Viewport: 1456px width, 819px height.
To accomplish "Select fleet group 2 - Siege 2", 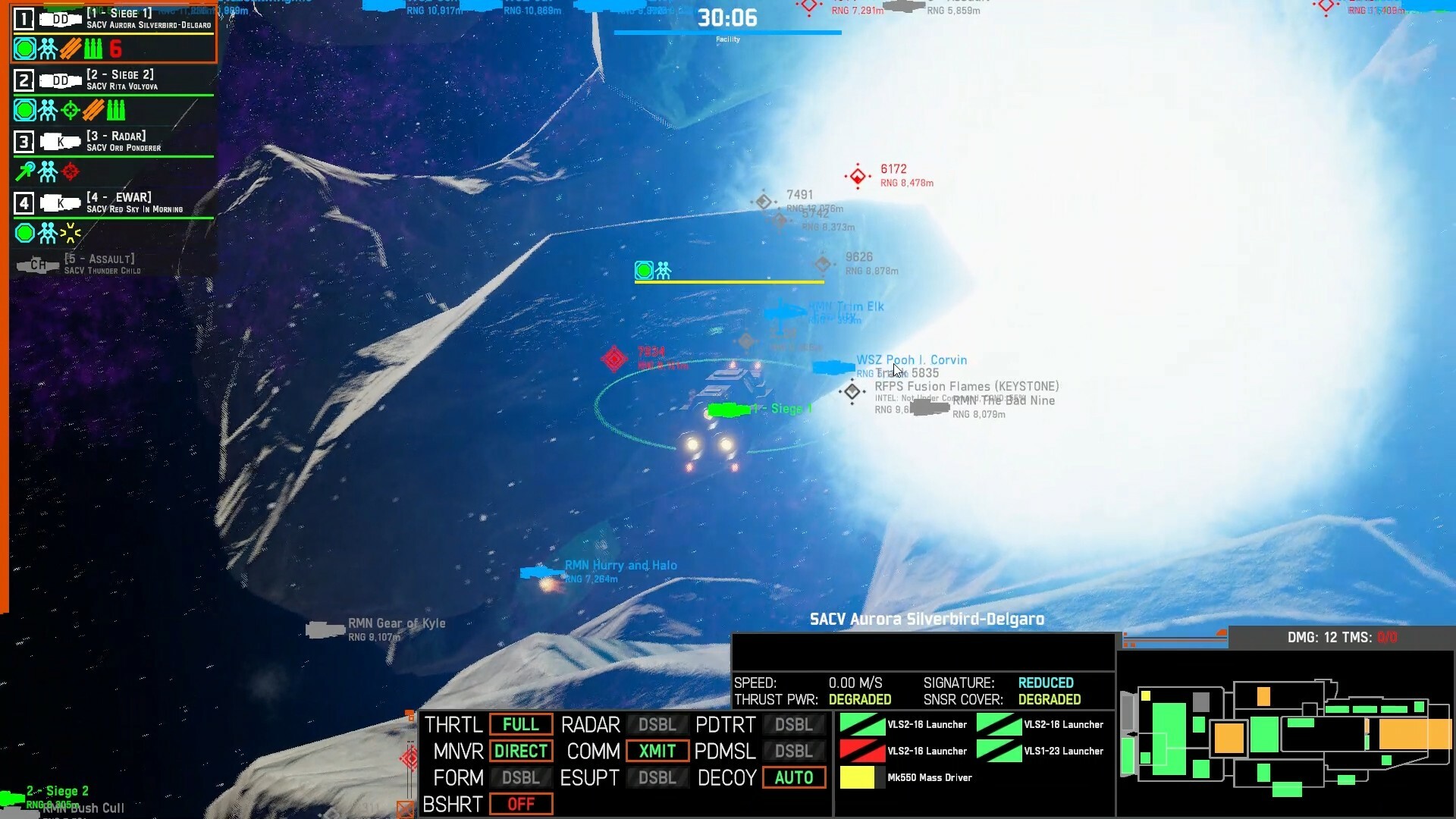I will tap(112, 80).
